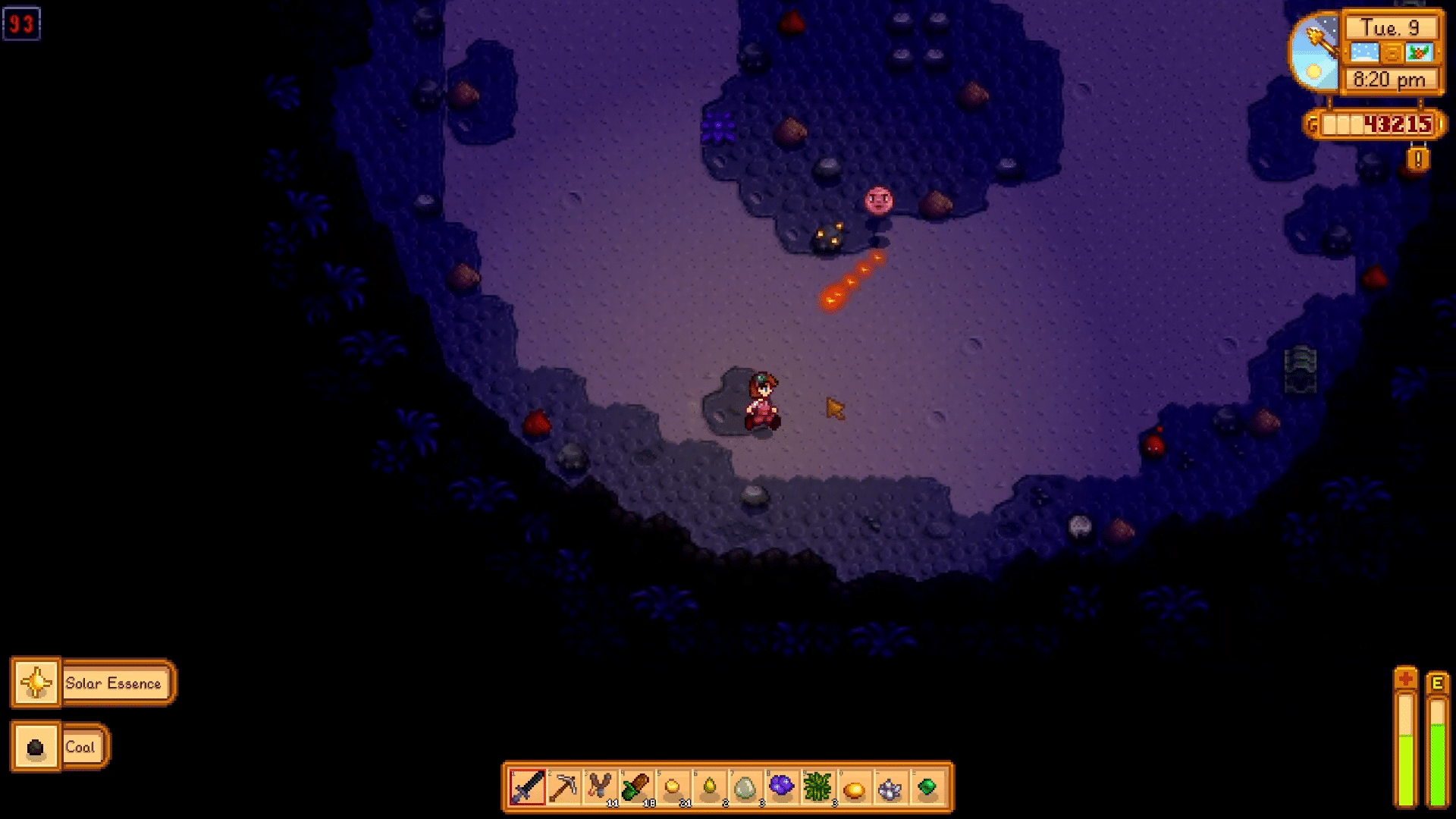
Task: Open the journal via the exclamation icon
Action: tap(1418, 160)
